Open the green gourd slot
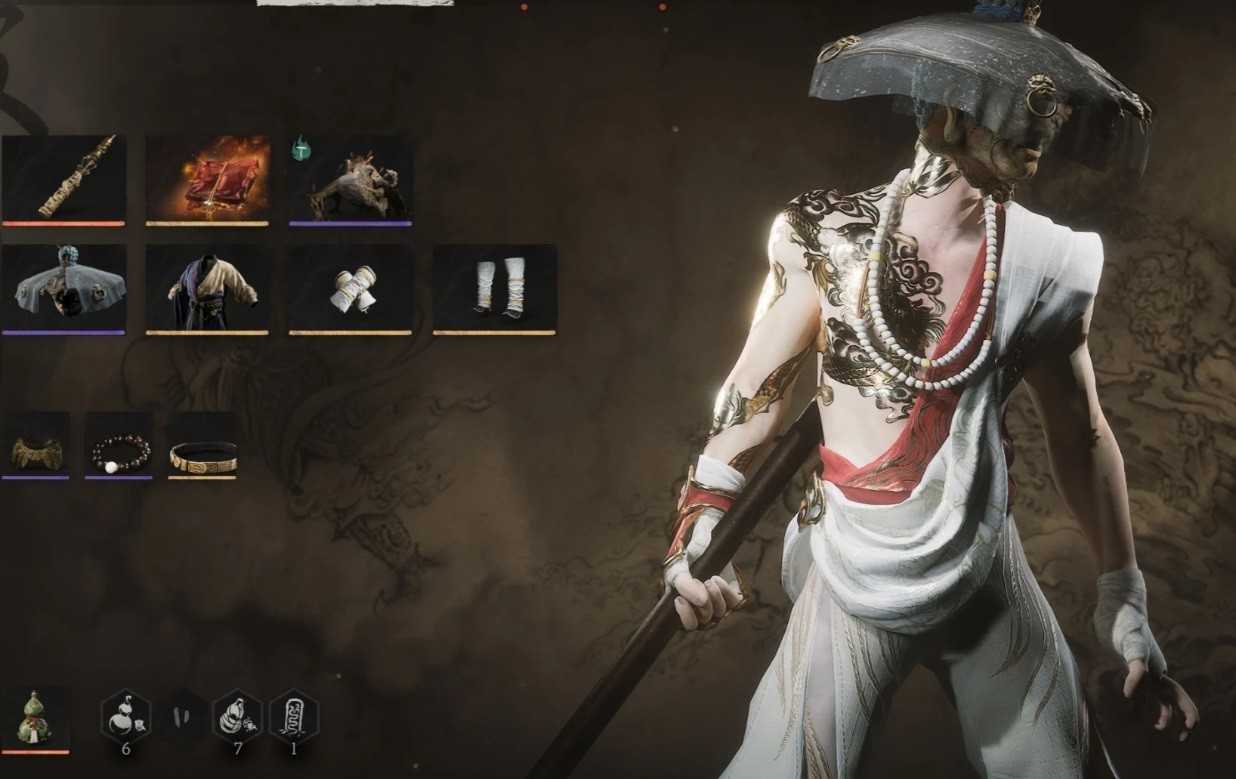The width and height of the screenshot is (1236, 779). click(36, 716)
